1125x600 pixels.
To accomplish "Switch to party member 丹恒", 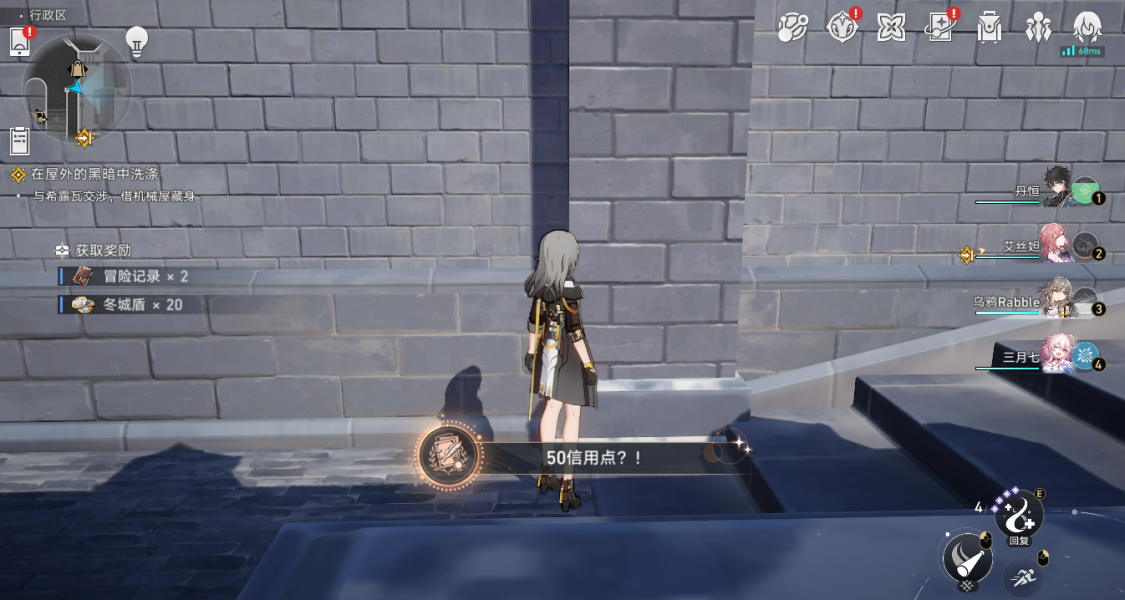I will [x=1058, y=189].
